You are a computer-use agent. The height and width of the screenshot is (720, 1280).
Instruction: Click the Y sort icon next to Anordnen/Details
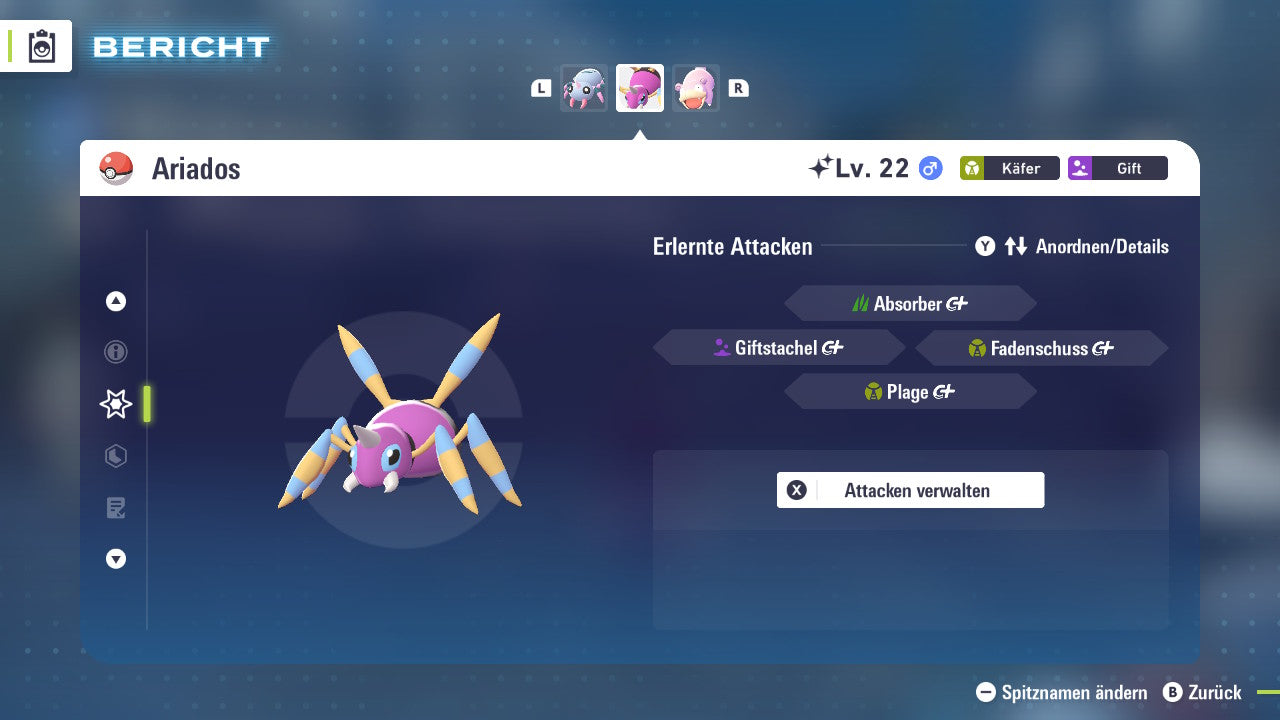coord(985,246)
